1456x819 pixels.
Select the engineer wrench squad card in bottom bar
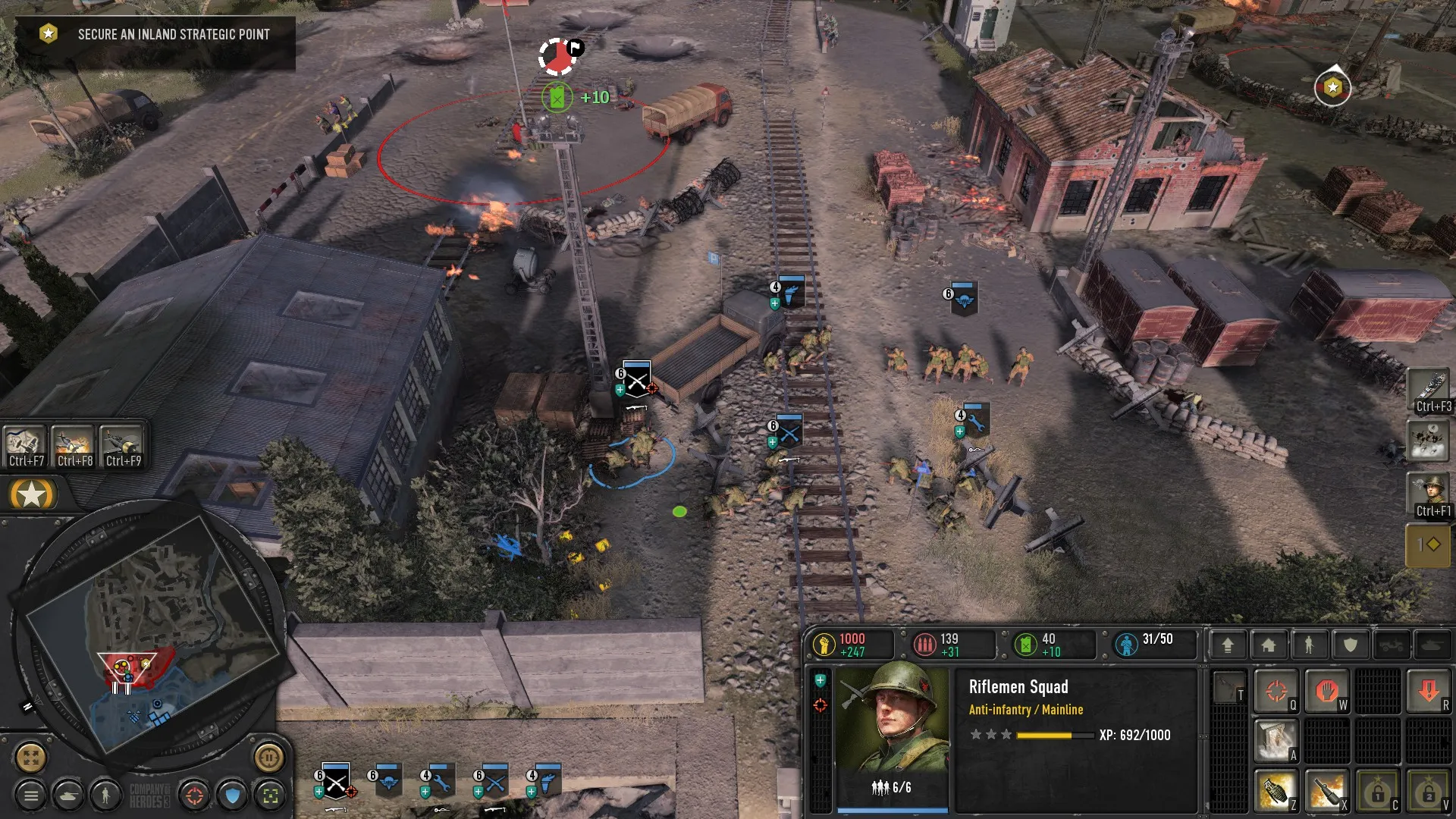pyautogui.click(x=441, y=781)
